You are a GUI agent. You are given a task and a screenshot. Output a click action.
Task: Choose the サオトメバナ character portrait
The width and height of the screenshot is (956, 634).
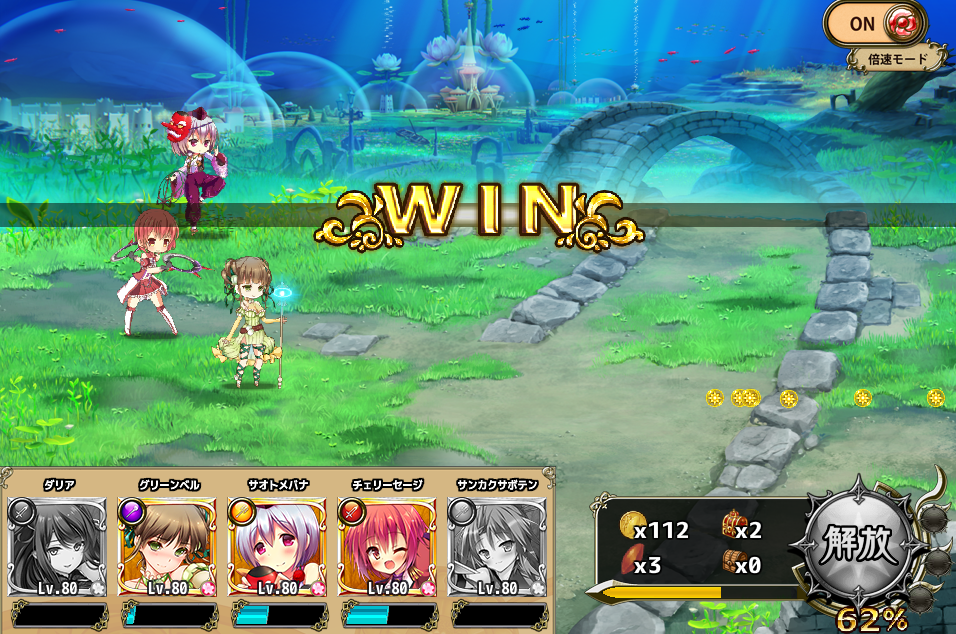click(x=278, y=547)
